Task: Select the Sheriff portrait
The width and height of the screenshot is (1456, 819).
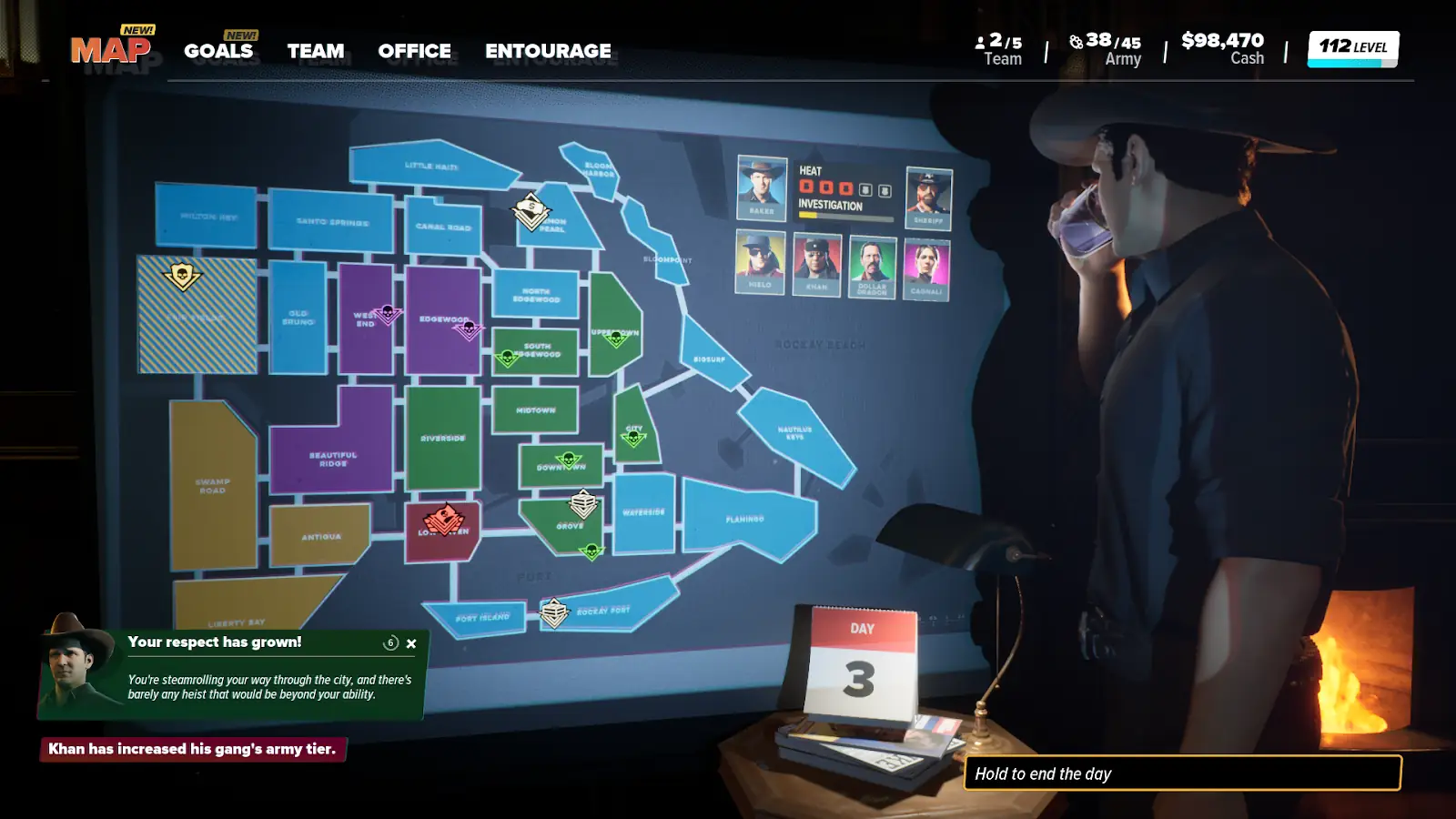Action: (928, 197)
